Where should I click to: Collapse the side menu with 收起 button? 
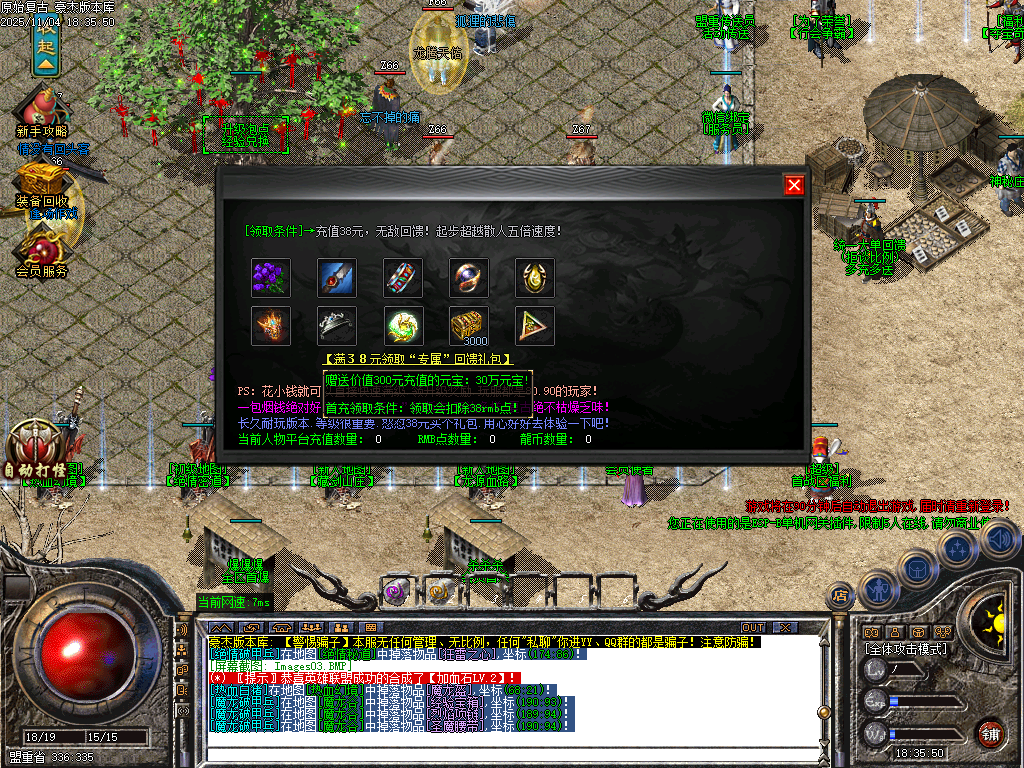pyautogui.click(x=47, y=45)
